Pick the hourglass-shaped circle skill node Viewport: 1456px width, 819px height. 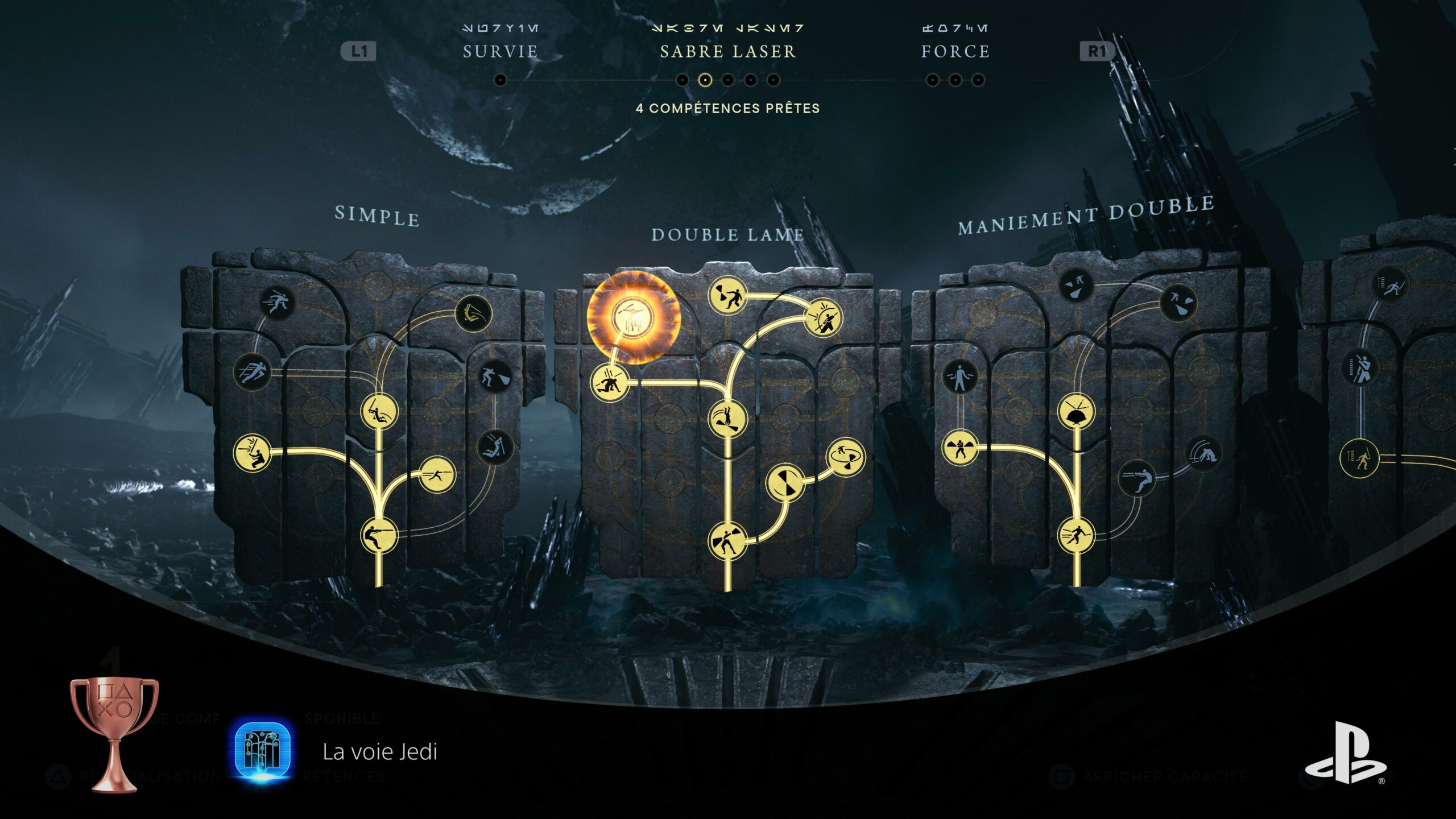click(x=785, y=482)
